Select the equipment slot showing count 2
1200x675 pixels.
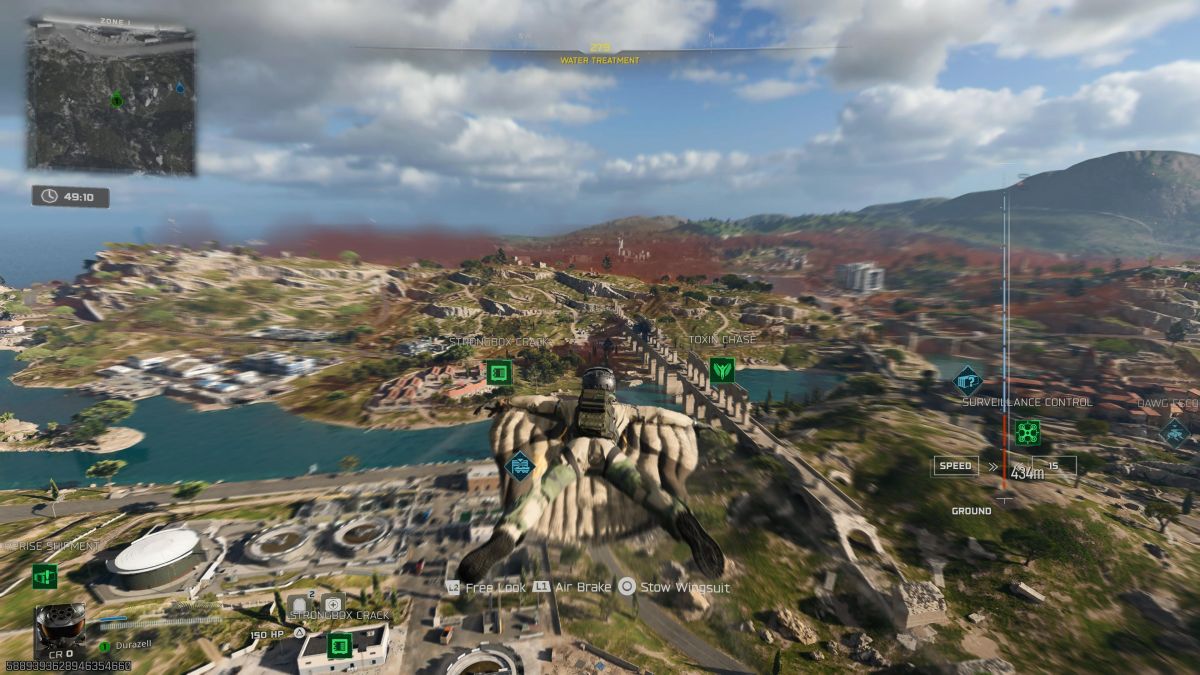point(299,604)
